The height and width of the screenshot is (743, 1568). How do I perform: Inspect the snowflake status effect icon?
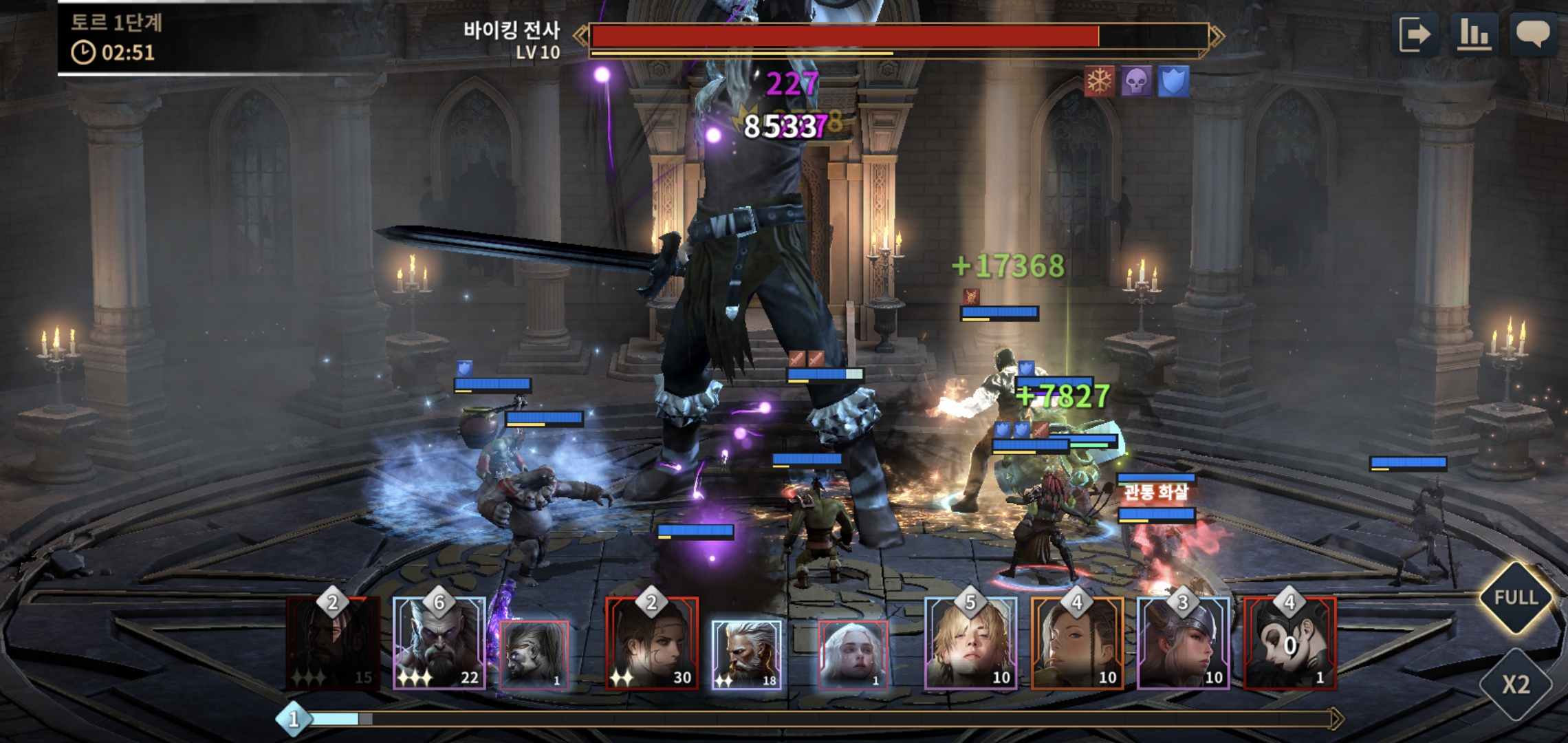(x=1099, y=83)
